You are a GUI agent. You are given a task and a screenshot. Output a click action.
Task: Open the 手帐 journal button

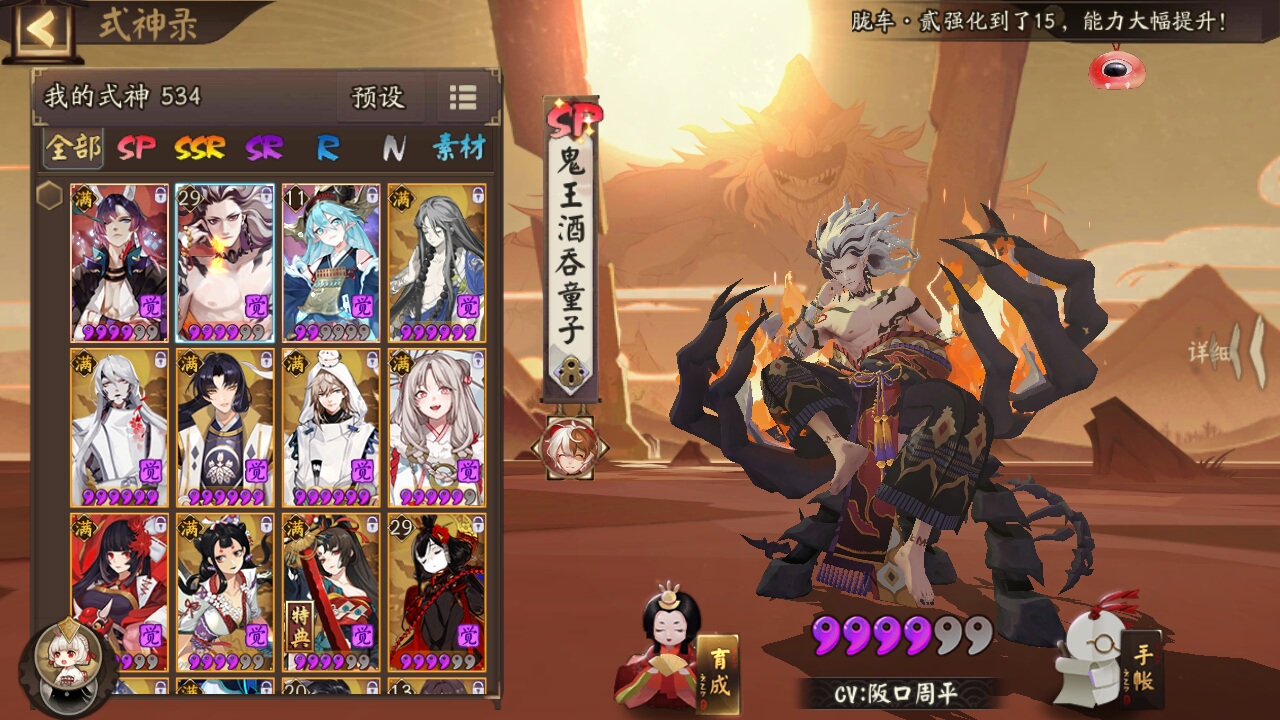(1139, 665)
